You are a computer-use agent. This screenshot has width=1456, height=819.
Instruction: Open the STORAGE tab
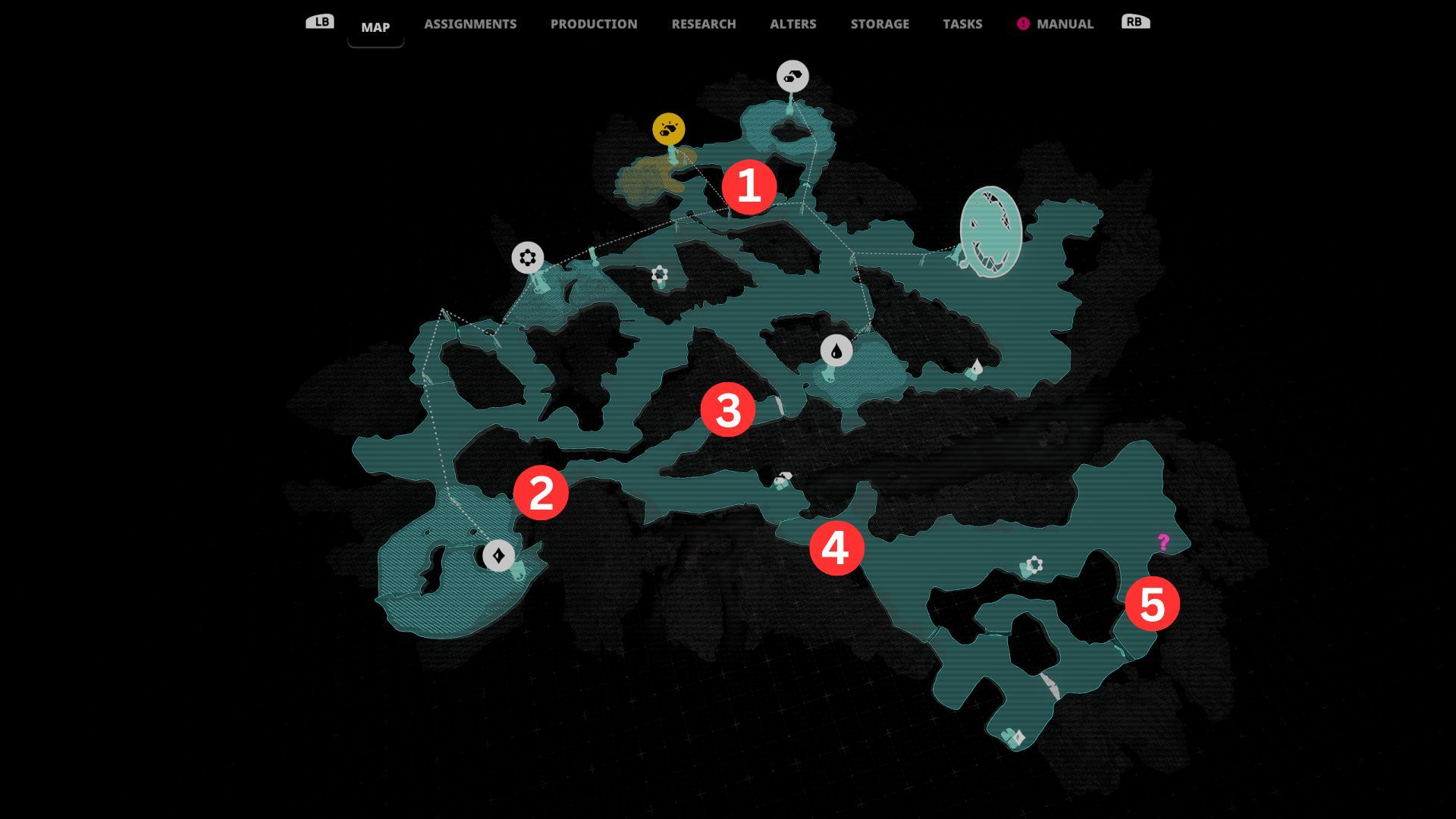(880, 24)
